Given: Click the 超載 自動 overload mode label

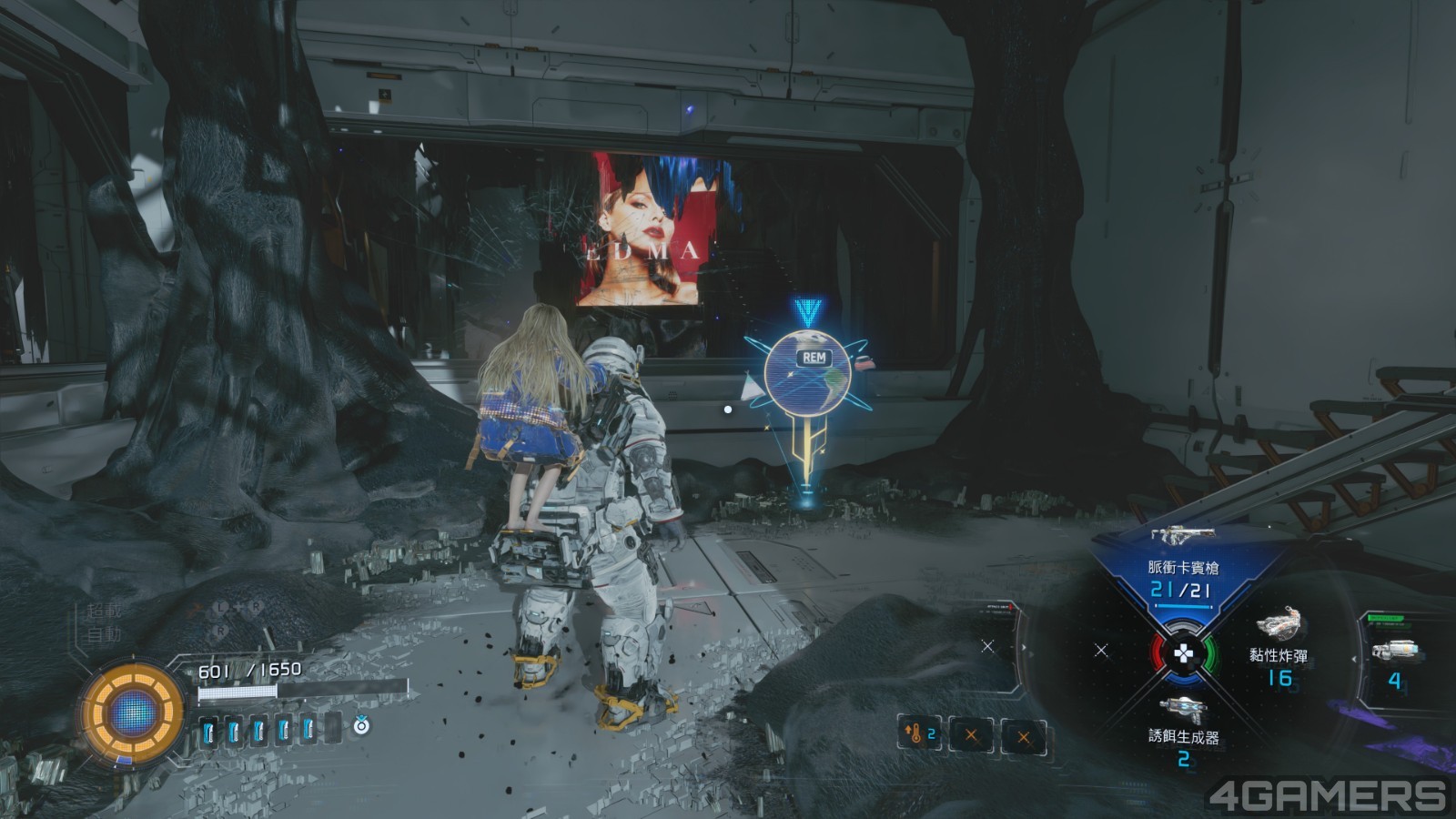Looking at the screenshot, I should [103, 622].
